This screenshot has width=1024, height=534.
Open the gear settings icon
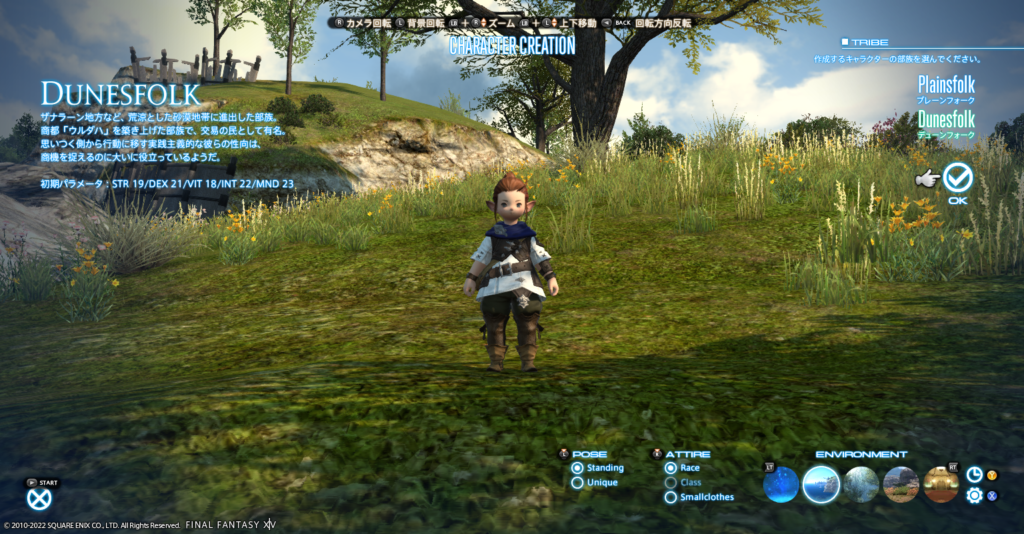[974, 495]
